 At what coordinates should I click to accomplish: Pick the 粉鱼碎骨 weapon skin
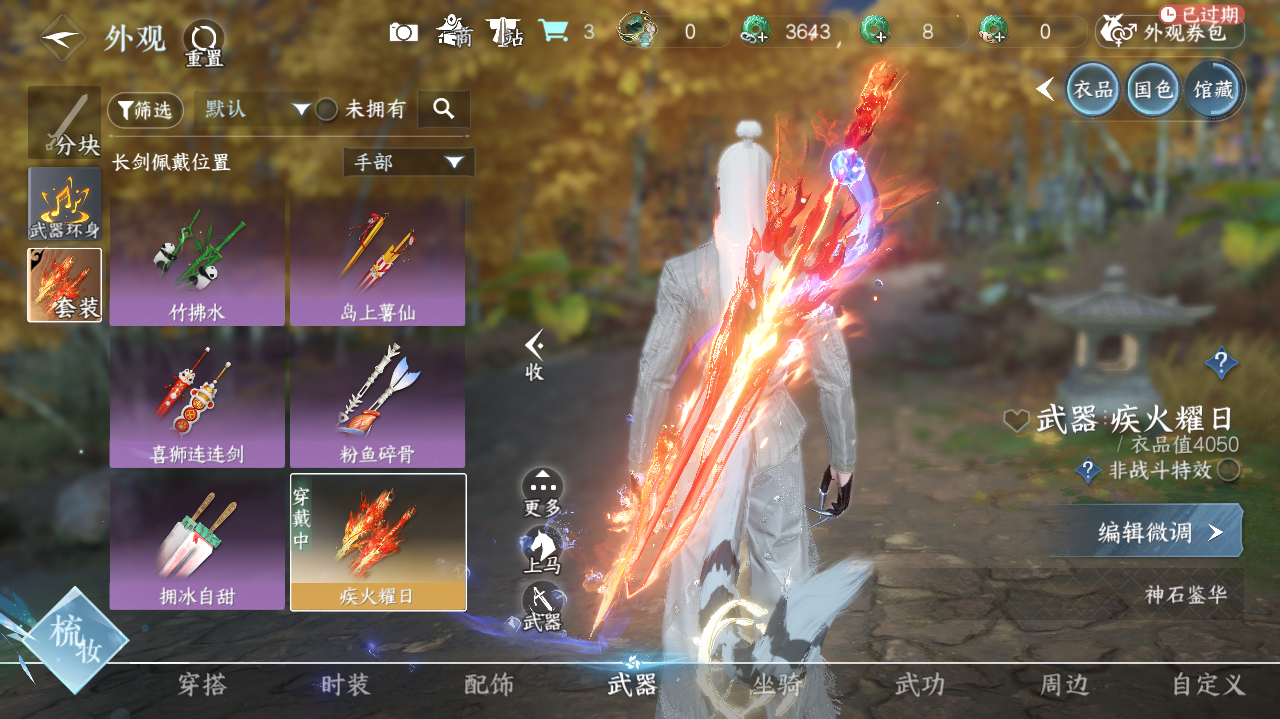tap(377, 402)
